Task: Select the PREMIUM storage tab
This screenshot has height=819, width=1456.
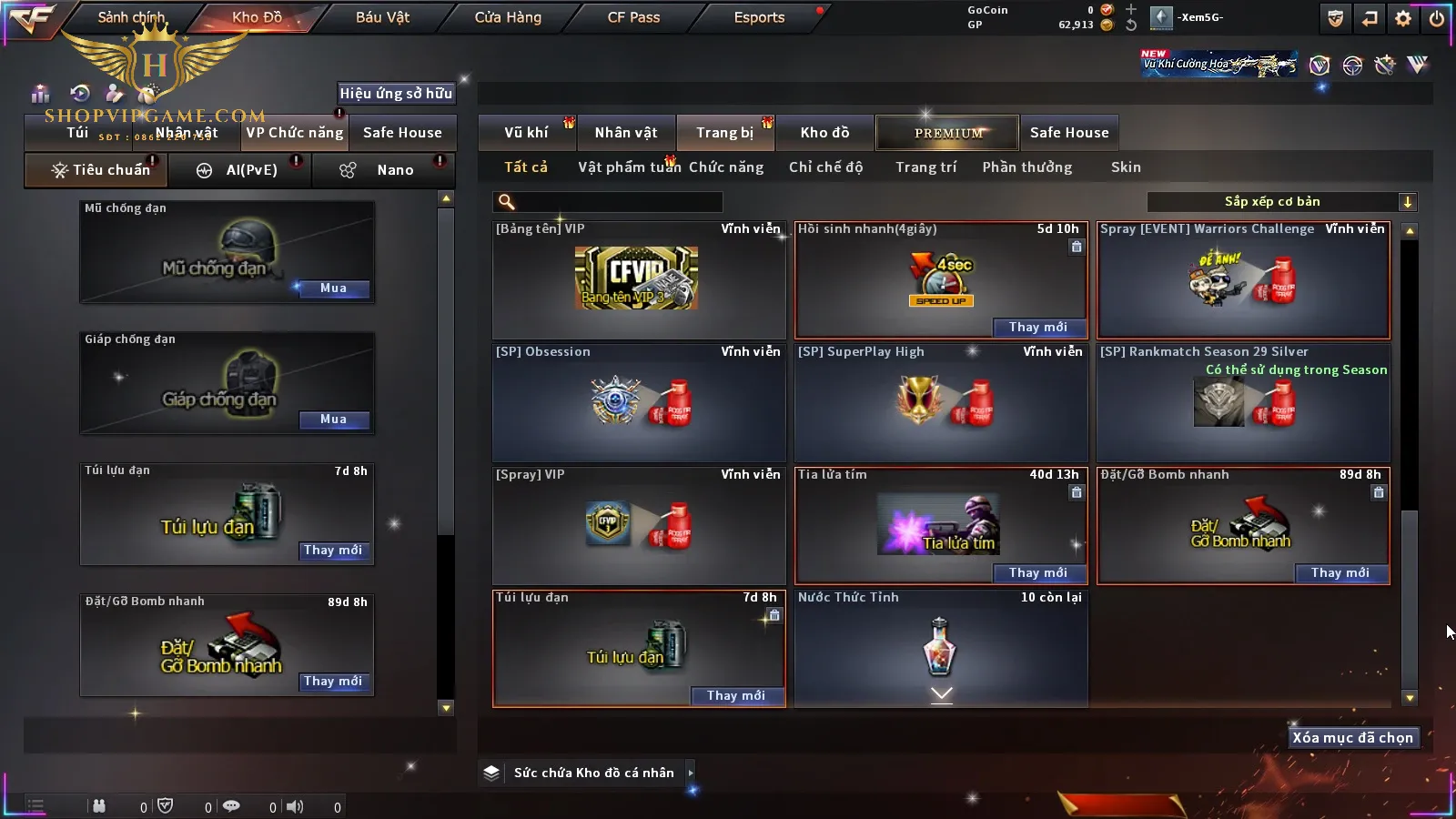Action: pos(947,133)
